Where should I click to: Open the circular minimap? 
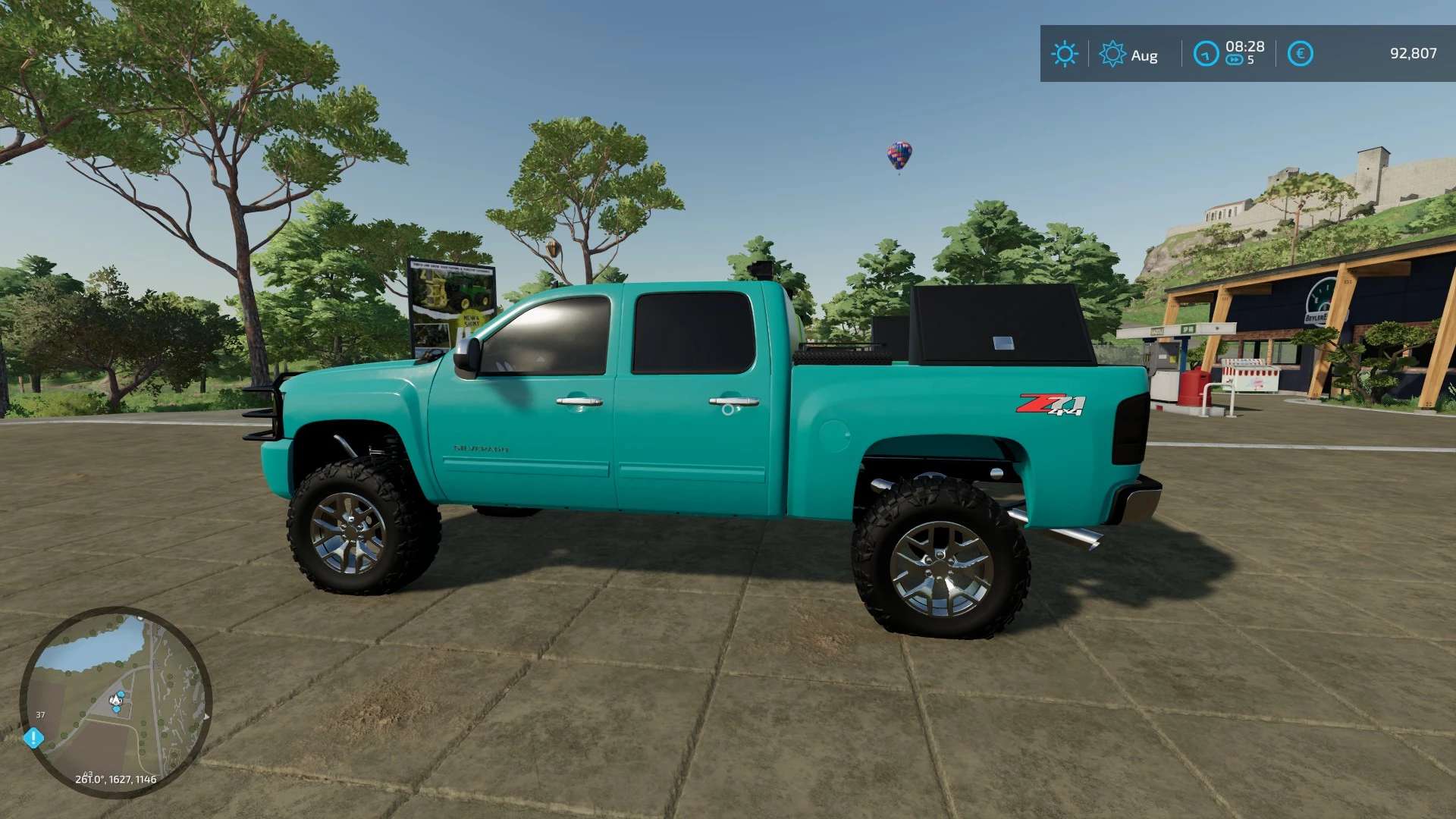pyautogui.click(x=115, y=701)
